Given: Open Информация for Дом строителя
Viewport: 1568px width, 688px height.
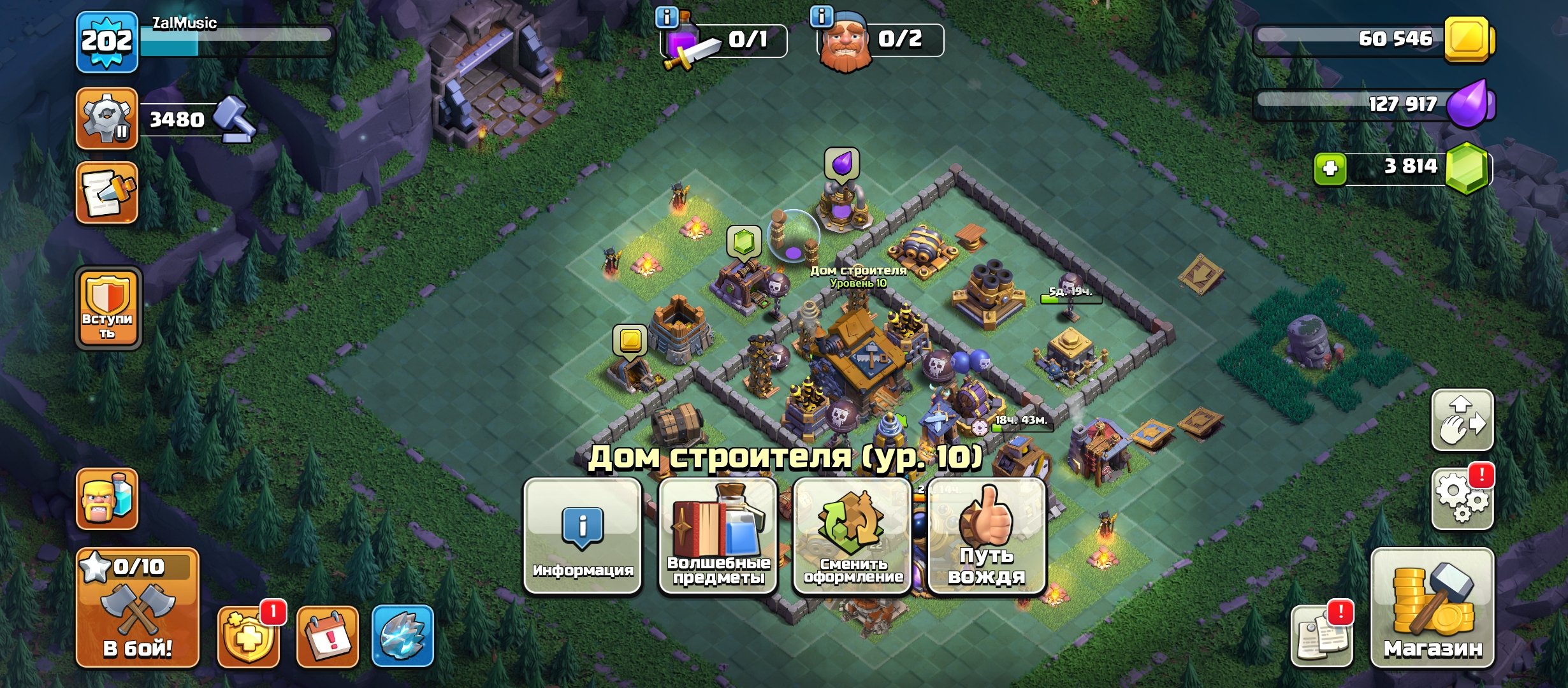Looking at the screenshot, I should (x=583, y=548).
